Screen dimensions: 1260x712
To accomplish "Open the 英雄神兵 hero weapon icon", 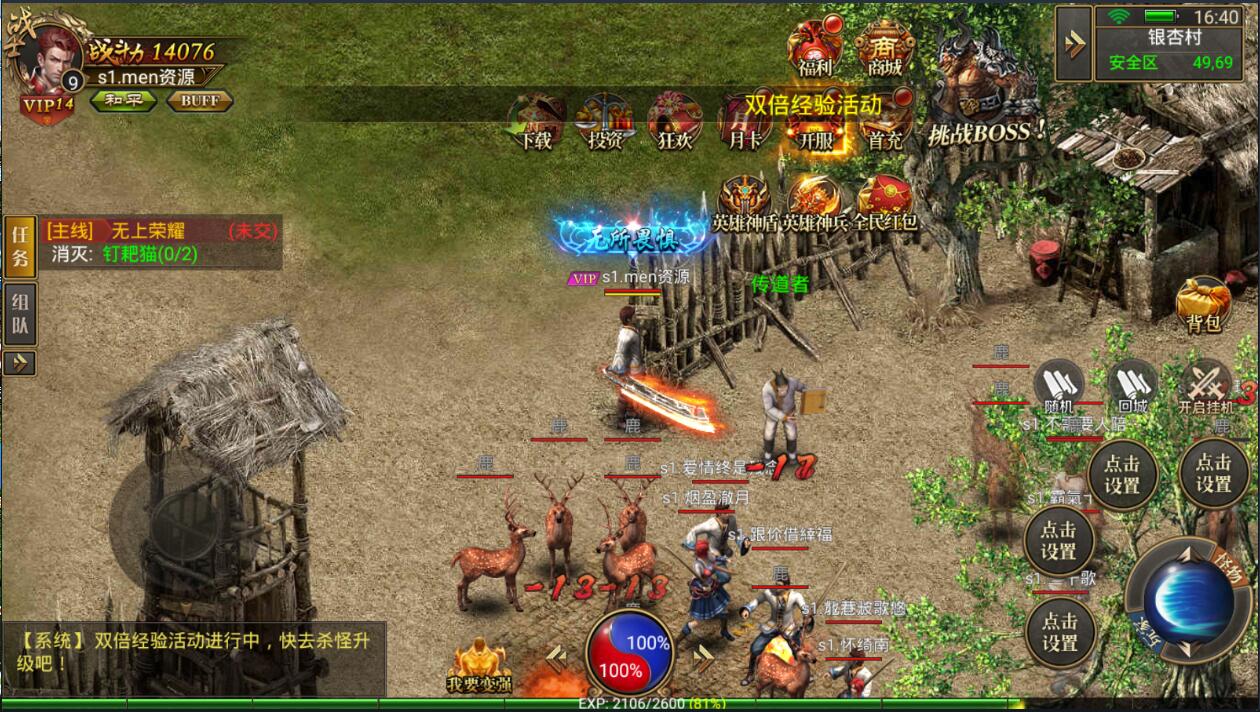I will point(815,203).
